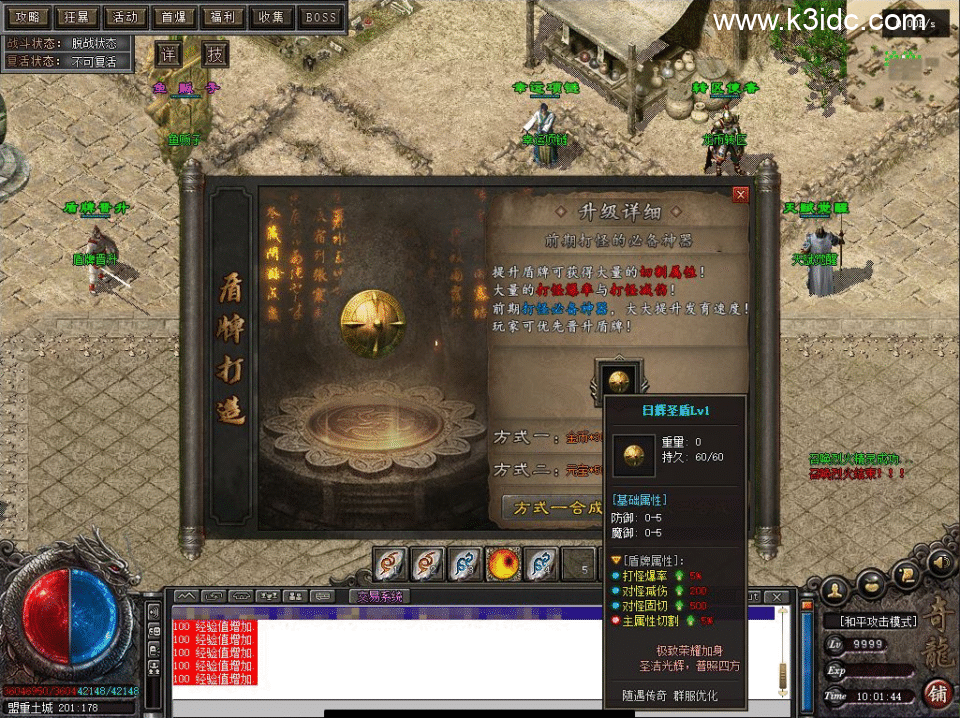960x718 pixels.
Task: Open the 铺 shop button
Action: coord(937,693)
